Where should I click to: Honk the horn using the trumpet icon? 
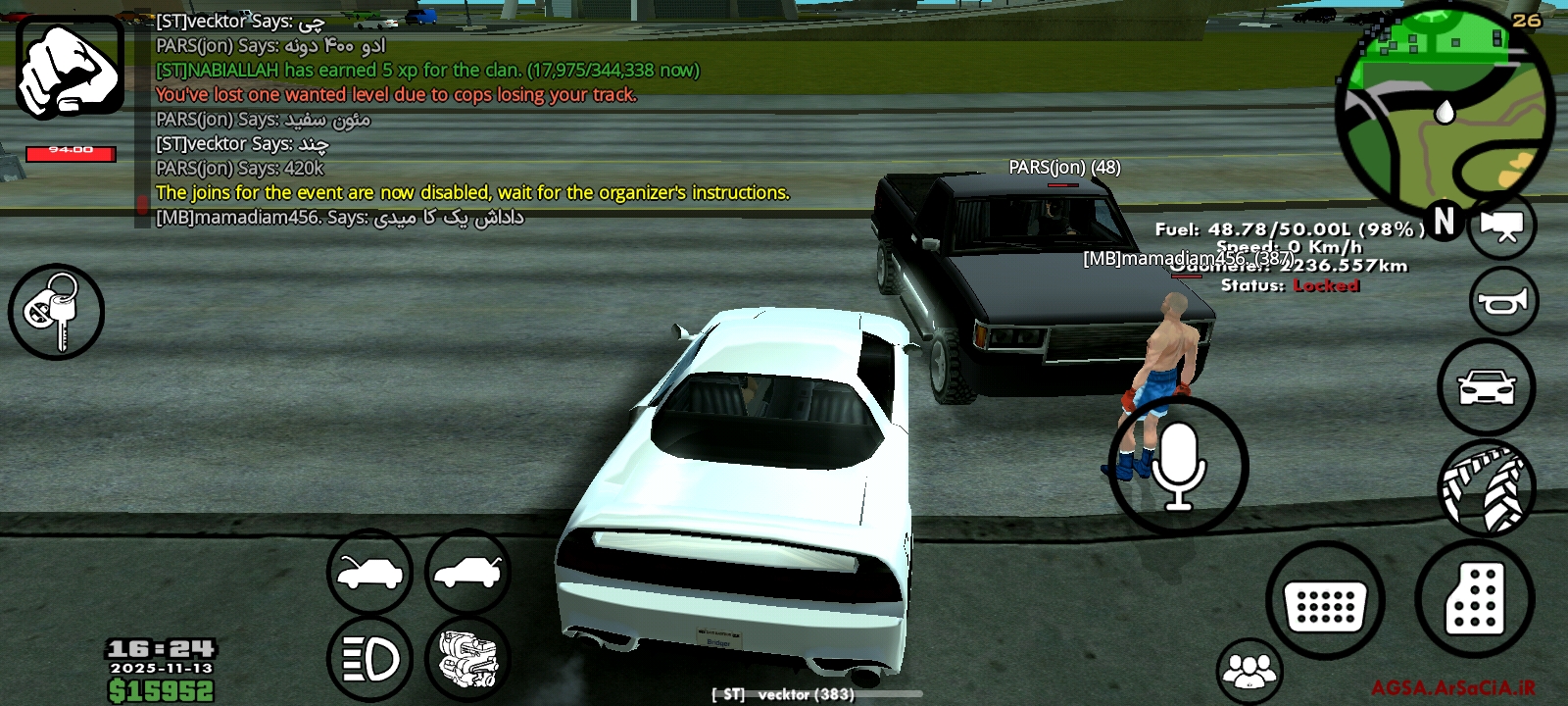coord(1506,300)
